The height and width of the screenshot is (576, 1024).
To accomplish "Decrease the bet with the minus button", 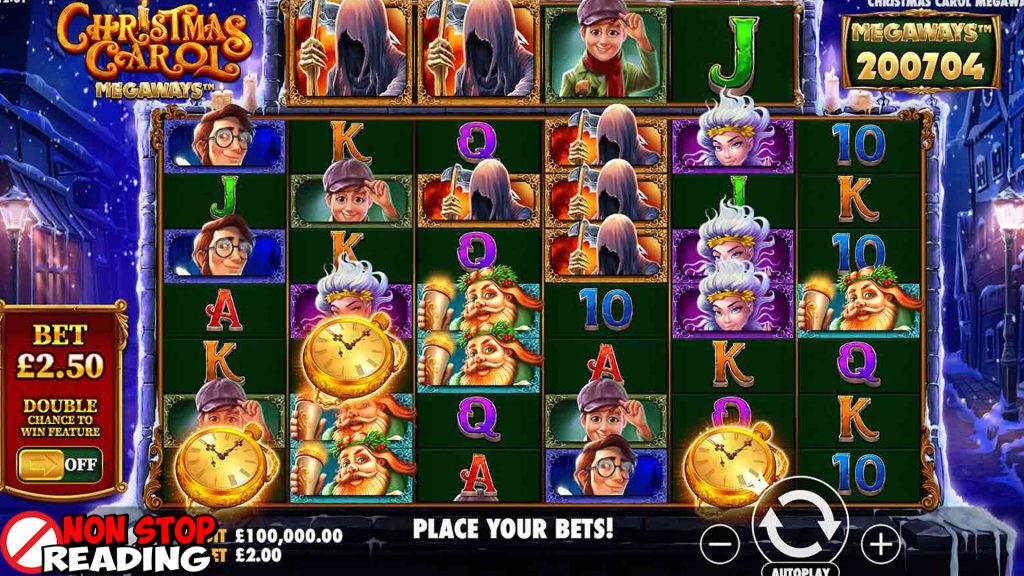I will pyautogui.click(x=720, y=544).
